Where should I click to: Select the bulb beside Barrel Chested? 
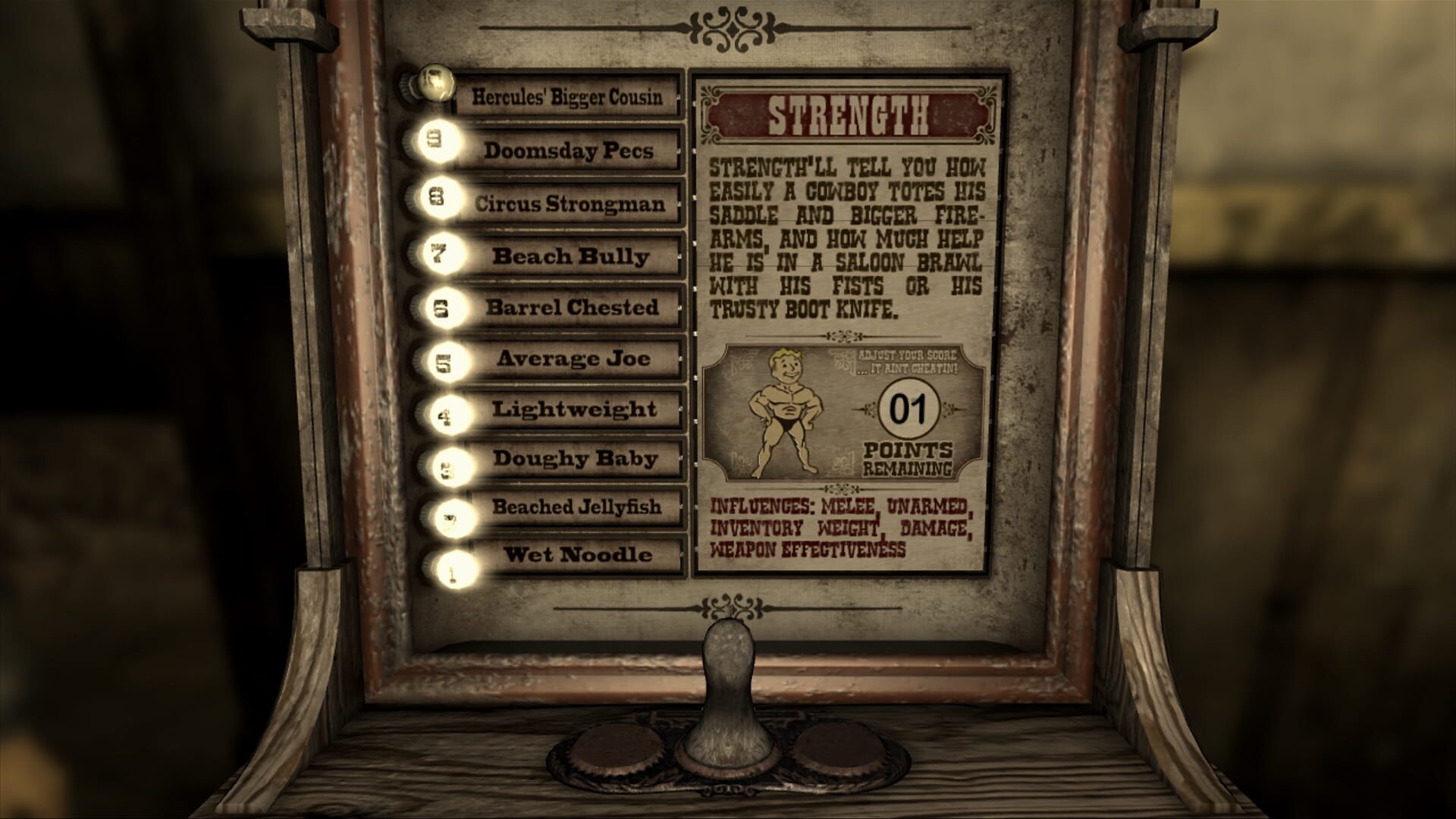pyautogui.click(x=442, y=306)
